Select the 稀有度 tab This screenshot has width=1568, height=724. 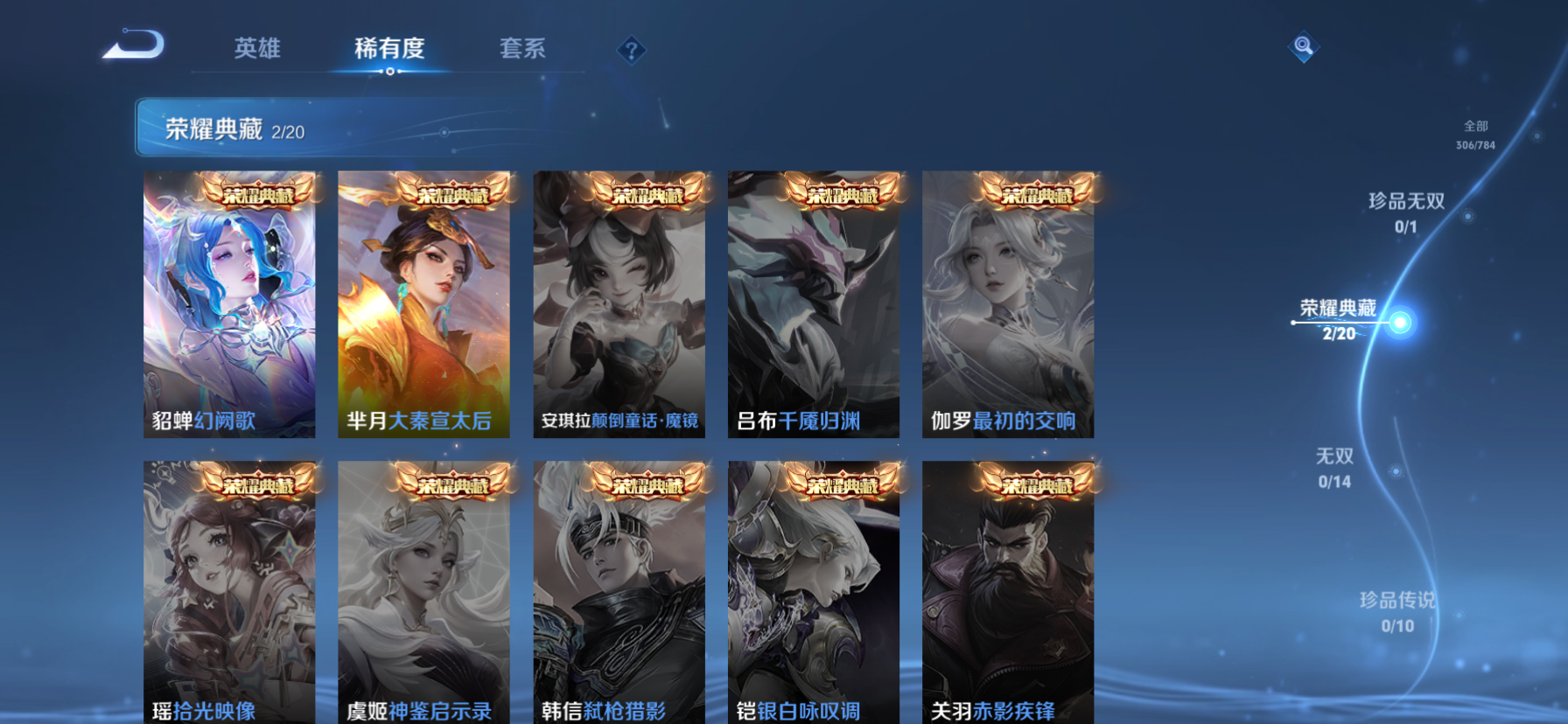tap(389, 48)
